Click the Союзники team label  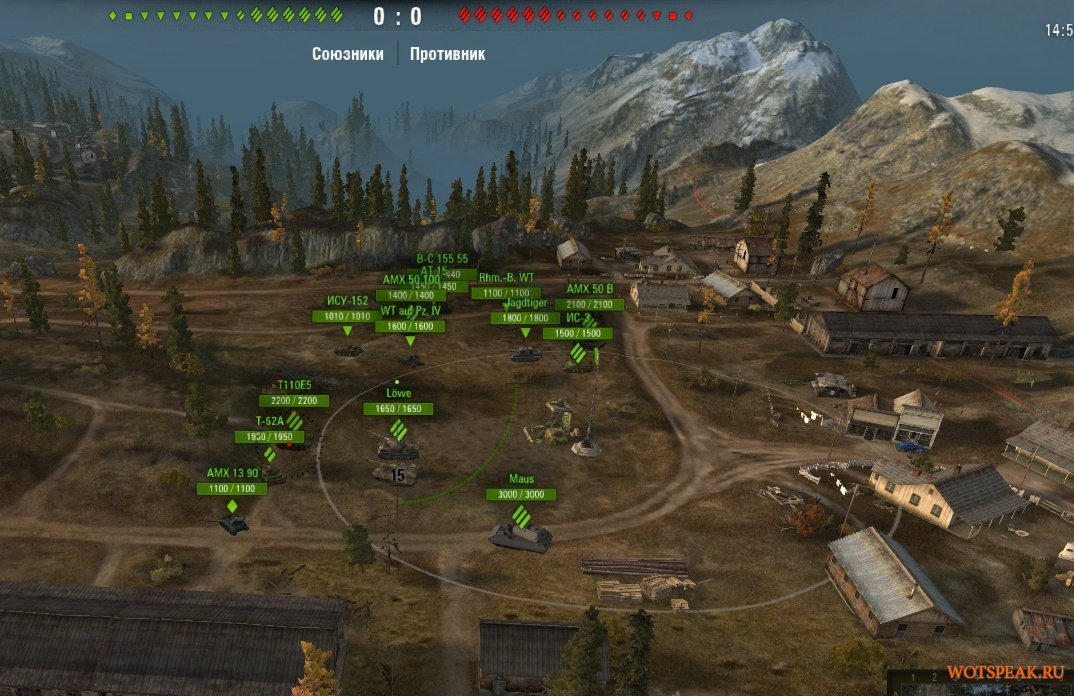(347, 54)
